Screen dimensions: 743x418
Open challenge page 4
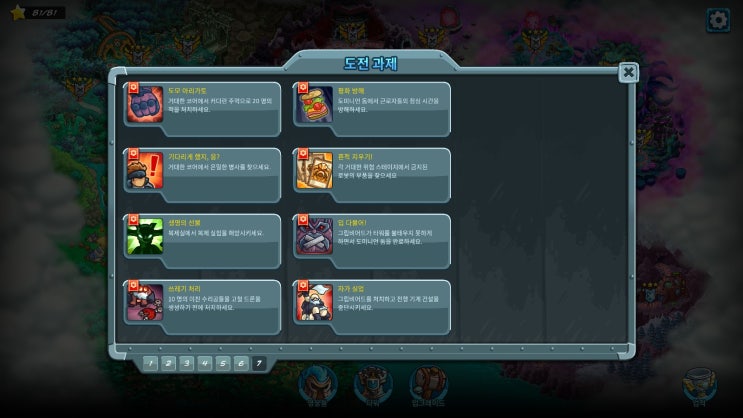[204, 363]
